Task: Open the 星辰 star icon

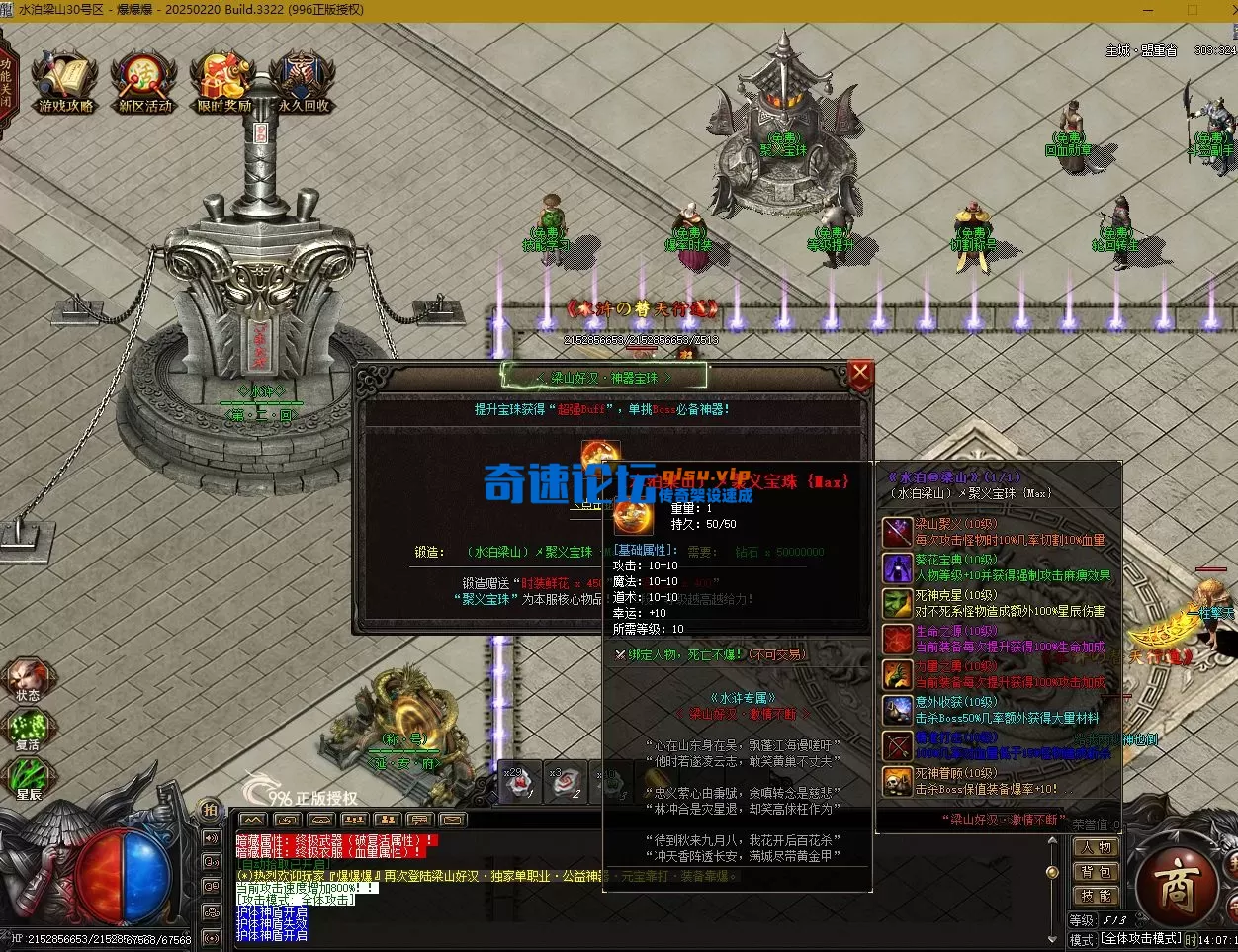Action: click(x=28, y=779)
